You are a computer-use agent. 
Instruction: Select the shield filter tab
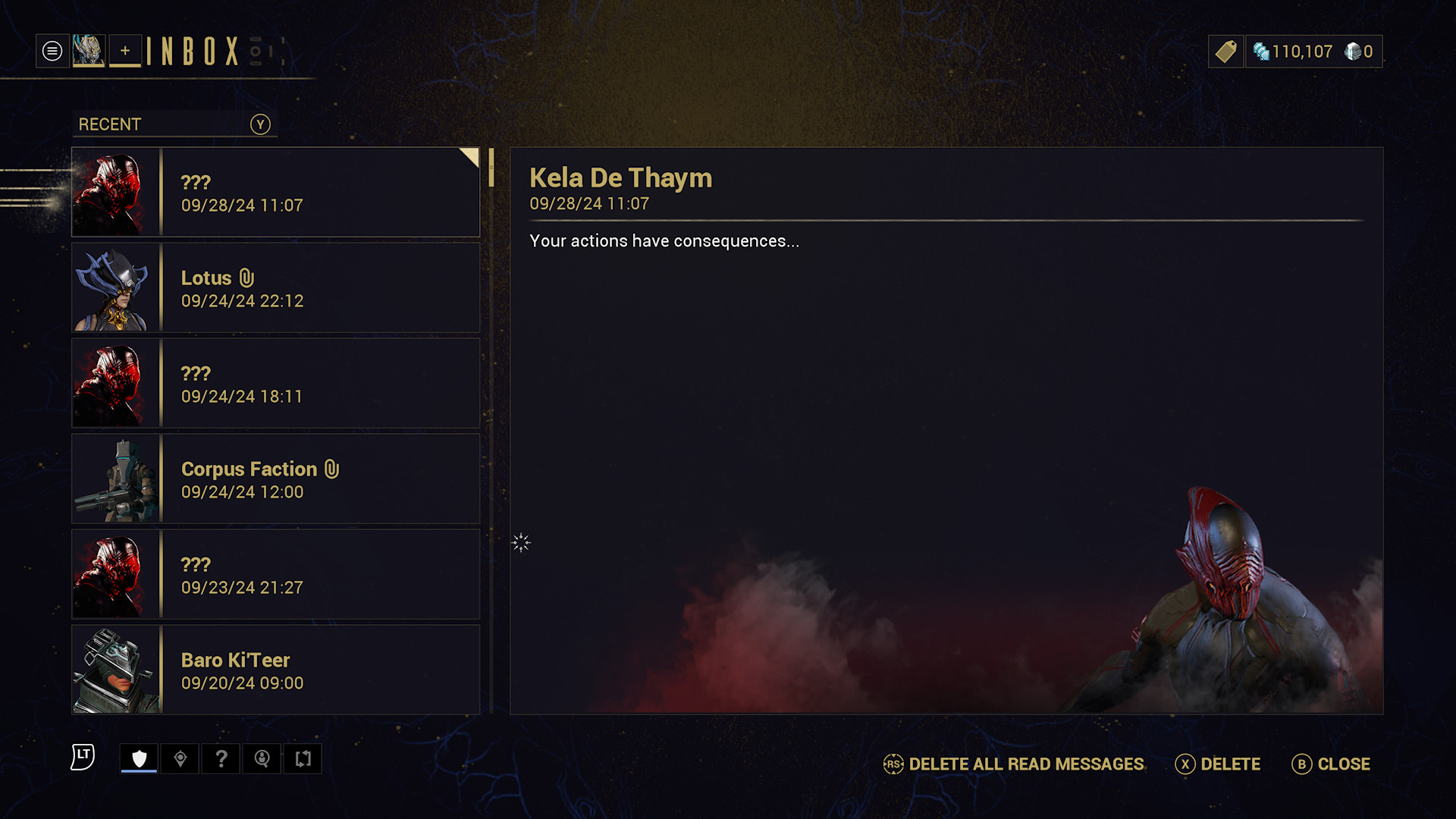pyautogui.click(x=139, y=758)
